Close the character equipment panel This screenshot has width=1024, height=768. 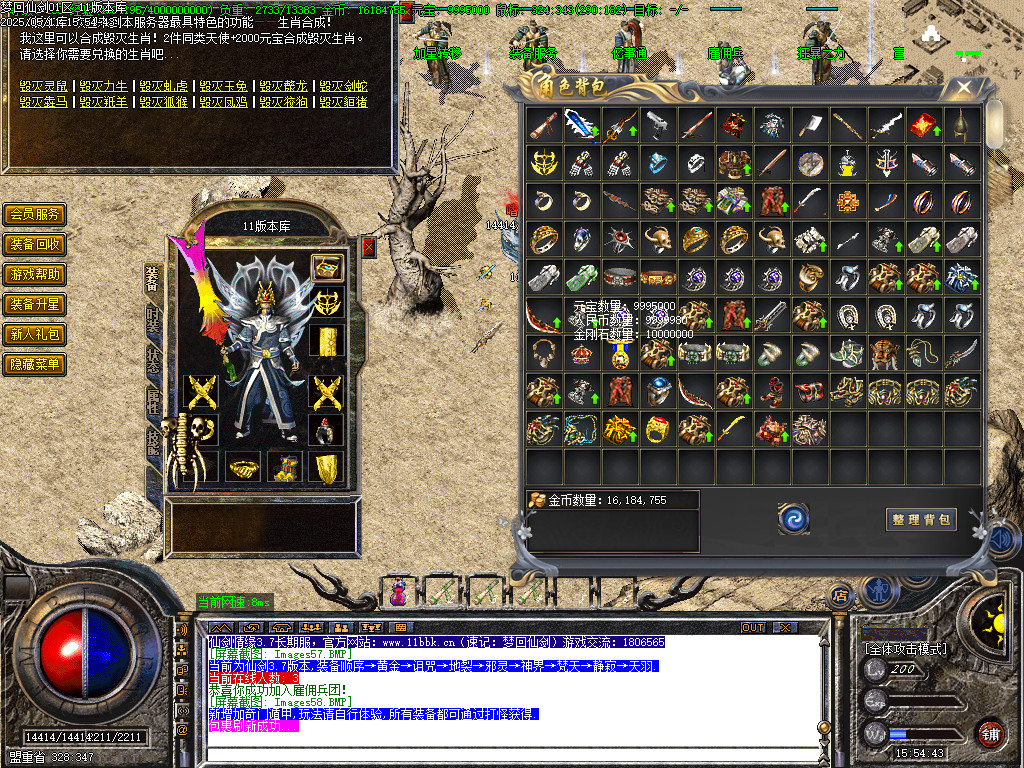tap(368, 247)
